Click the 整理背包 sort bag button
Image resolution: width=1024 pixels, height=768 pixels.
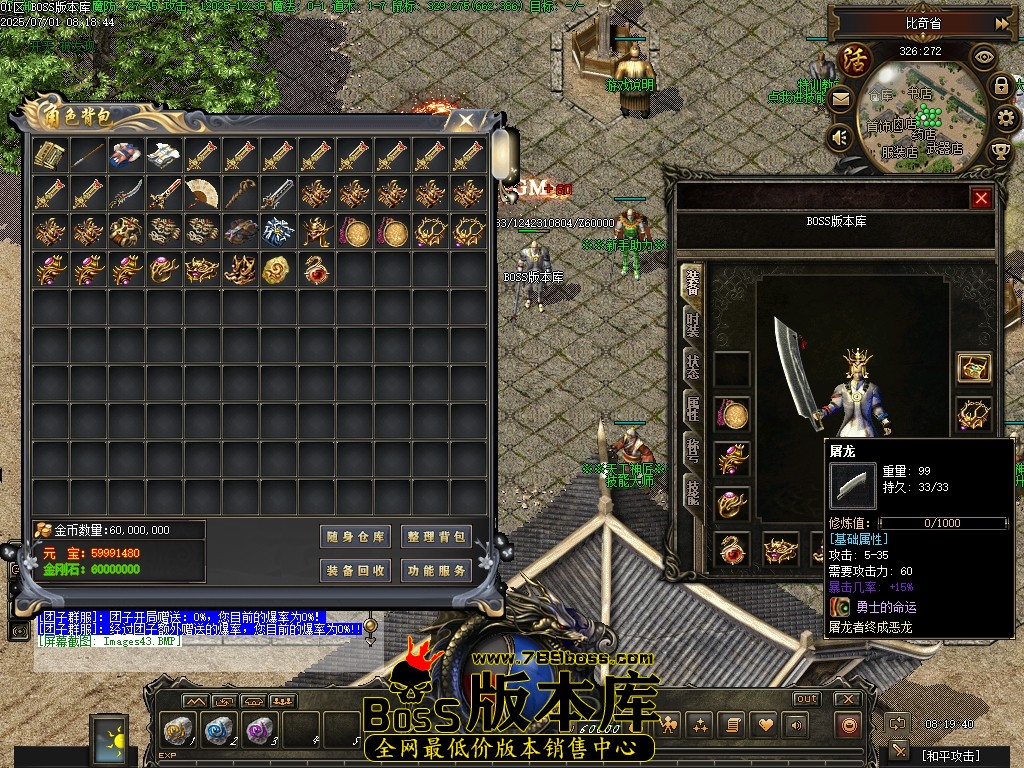[x=436, y=537]
